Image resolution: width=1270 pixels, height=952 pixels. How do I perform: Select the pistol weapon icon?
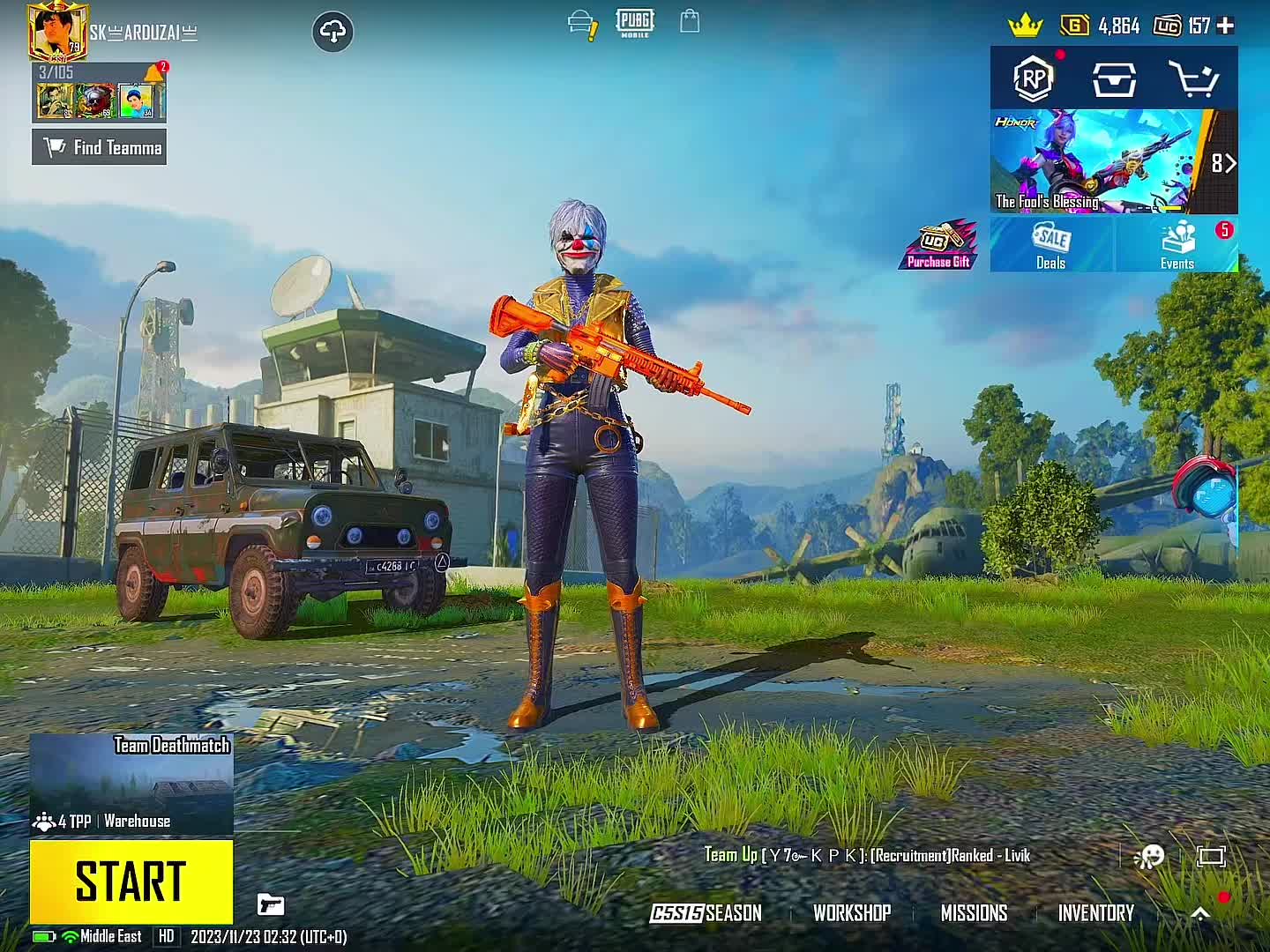click(x=271, y=904)
